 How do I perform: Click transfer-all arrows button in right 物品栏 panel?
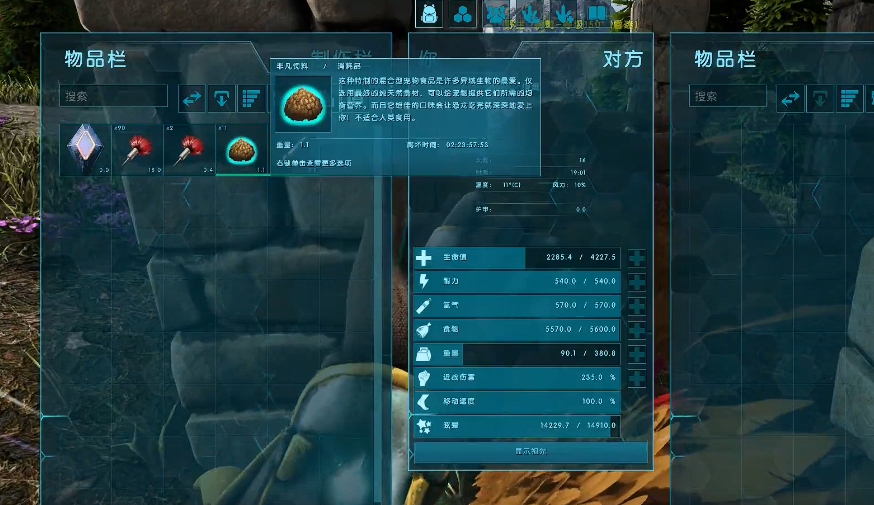tap(790, 98)
